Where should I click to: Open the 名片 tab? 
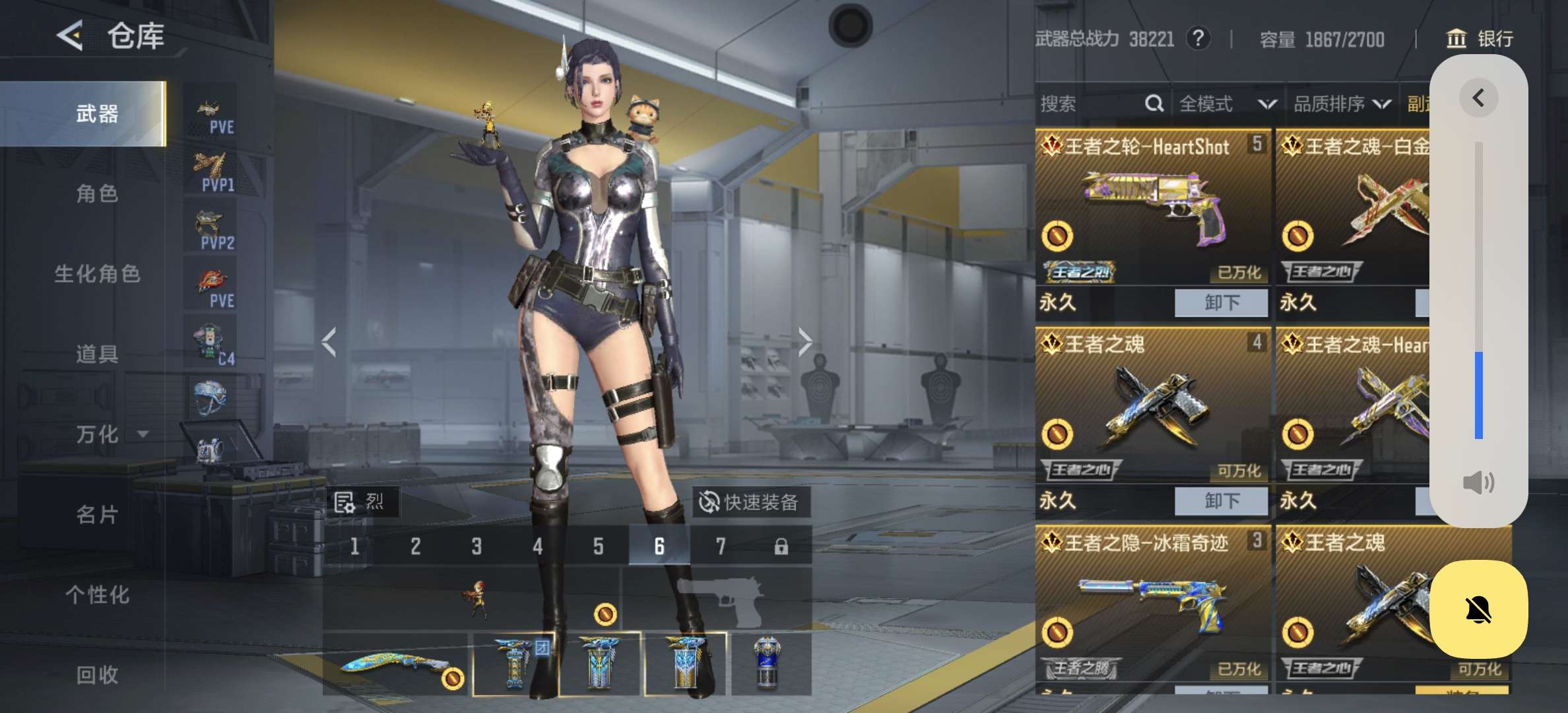(97, 514)
